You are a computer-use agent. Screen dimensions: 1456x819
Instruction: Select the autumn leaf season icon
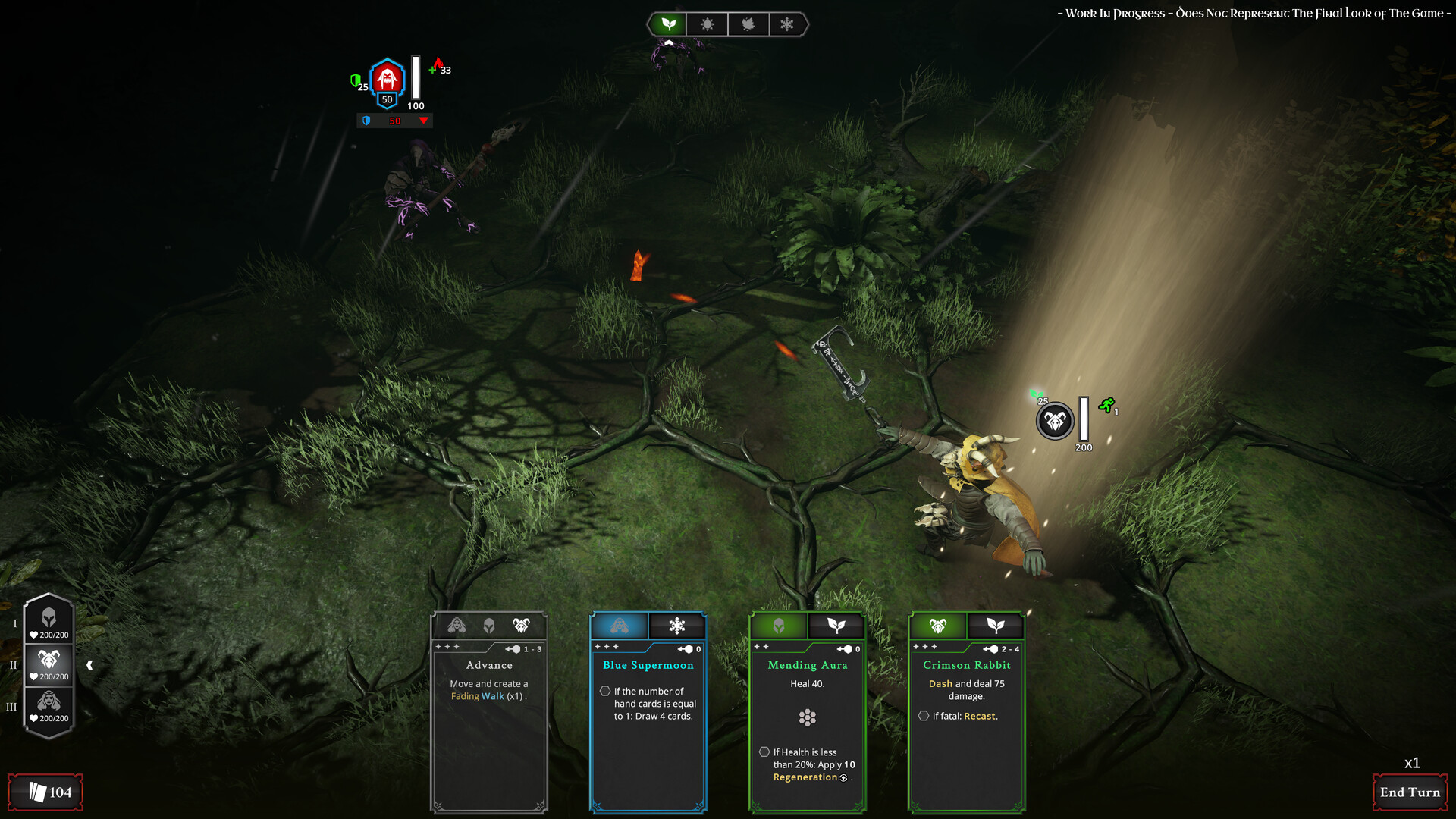pyautogui.click(x=748, y=24)
